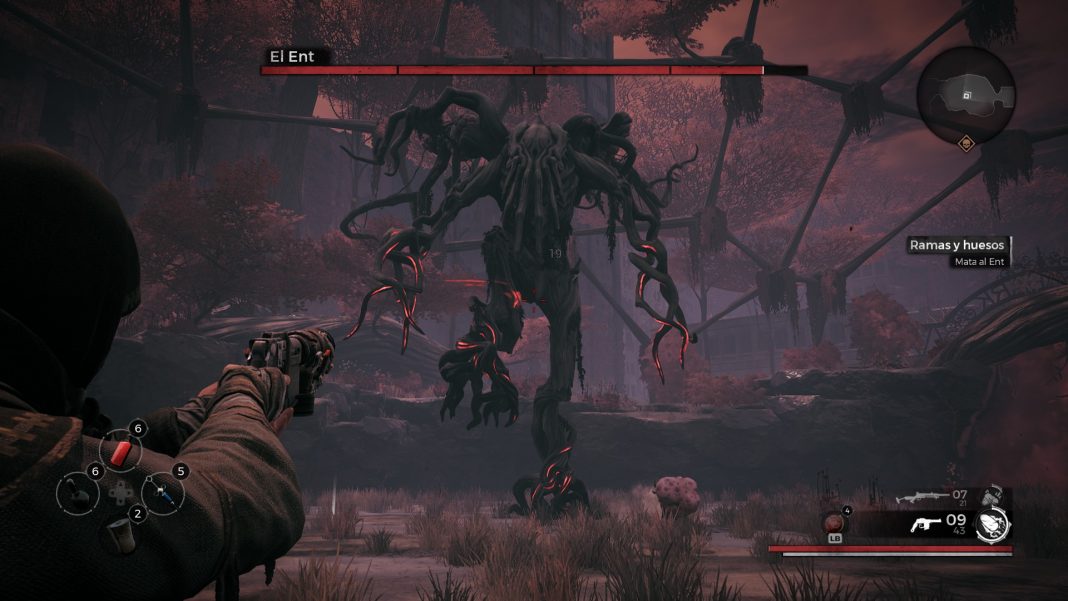Click the skull boss marker under the minimap
The image size is (1068, 601).
967,144
